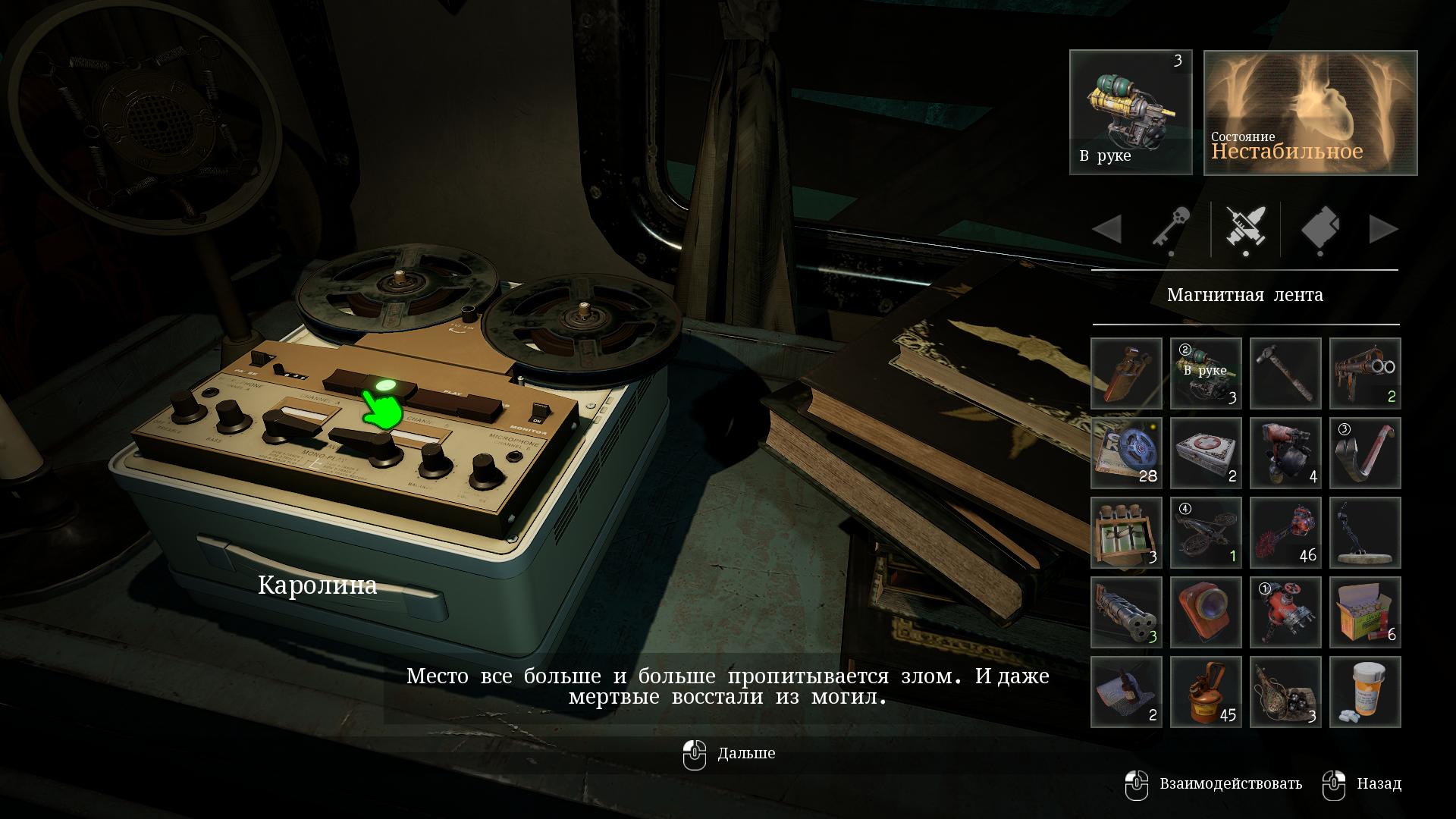Pick the triple-barrel gun slot
This screenshot has width=1456, height=819.
coord(1126,612)
